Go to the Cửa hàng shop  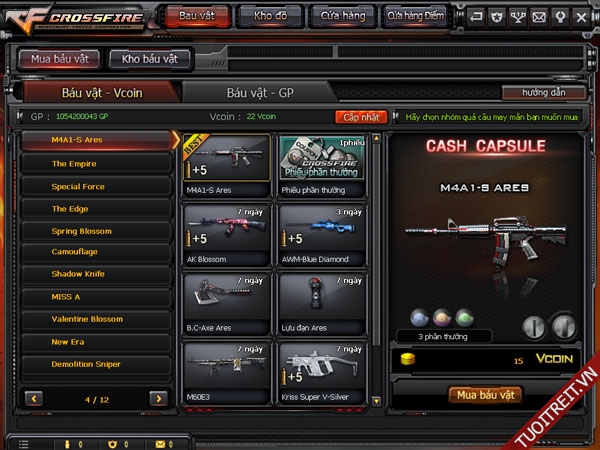click(x=343, y=16)
